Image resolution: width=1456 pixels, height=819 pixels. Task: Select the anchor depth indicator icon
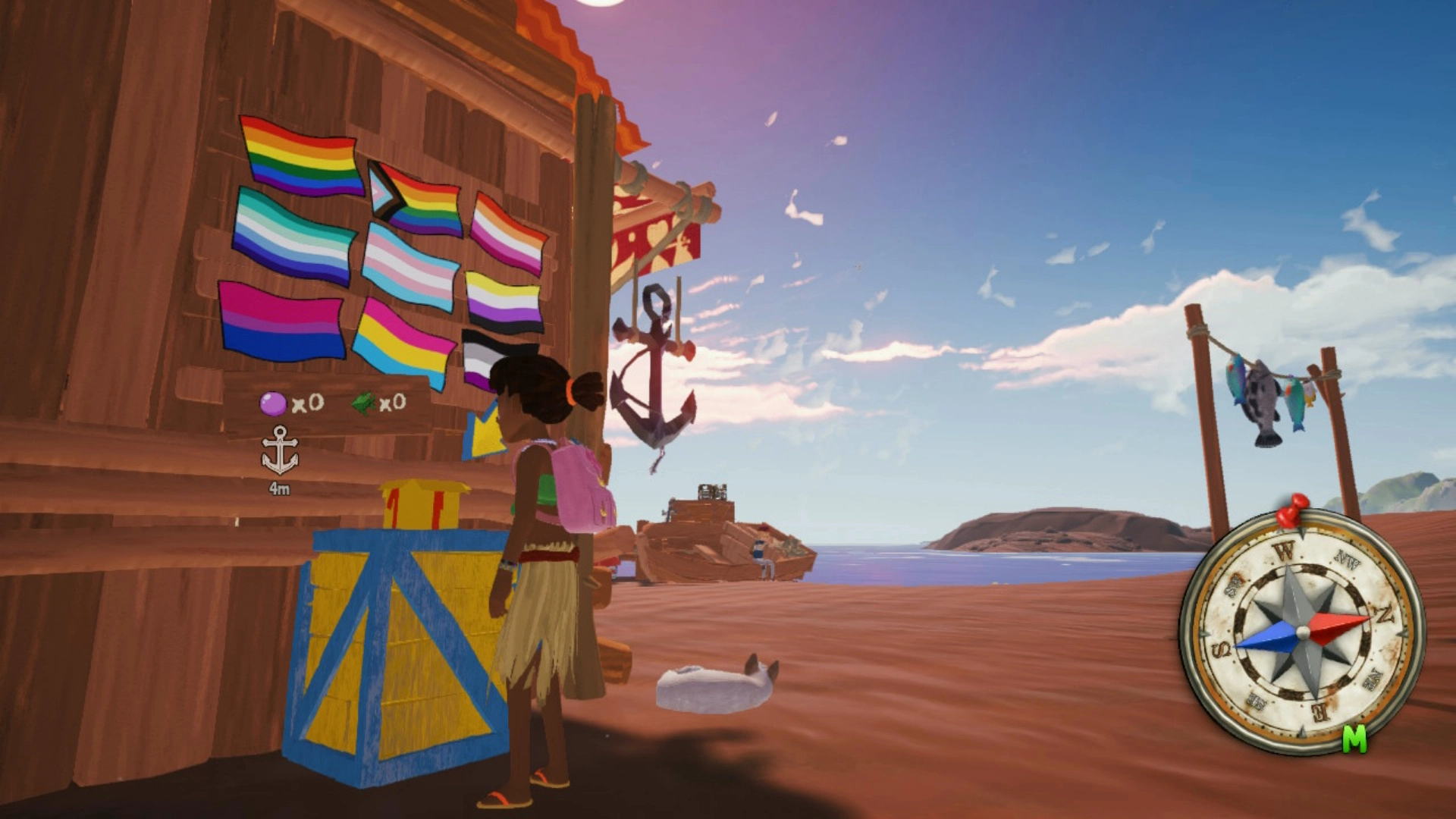[281, 447]
